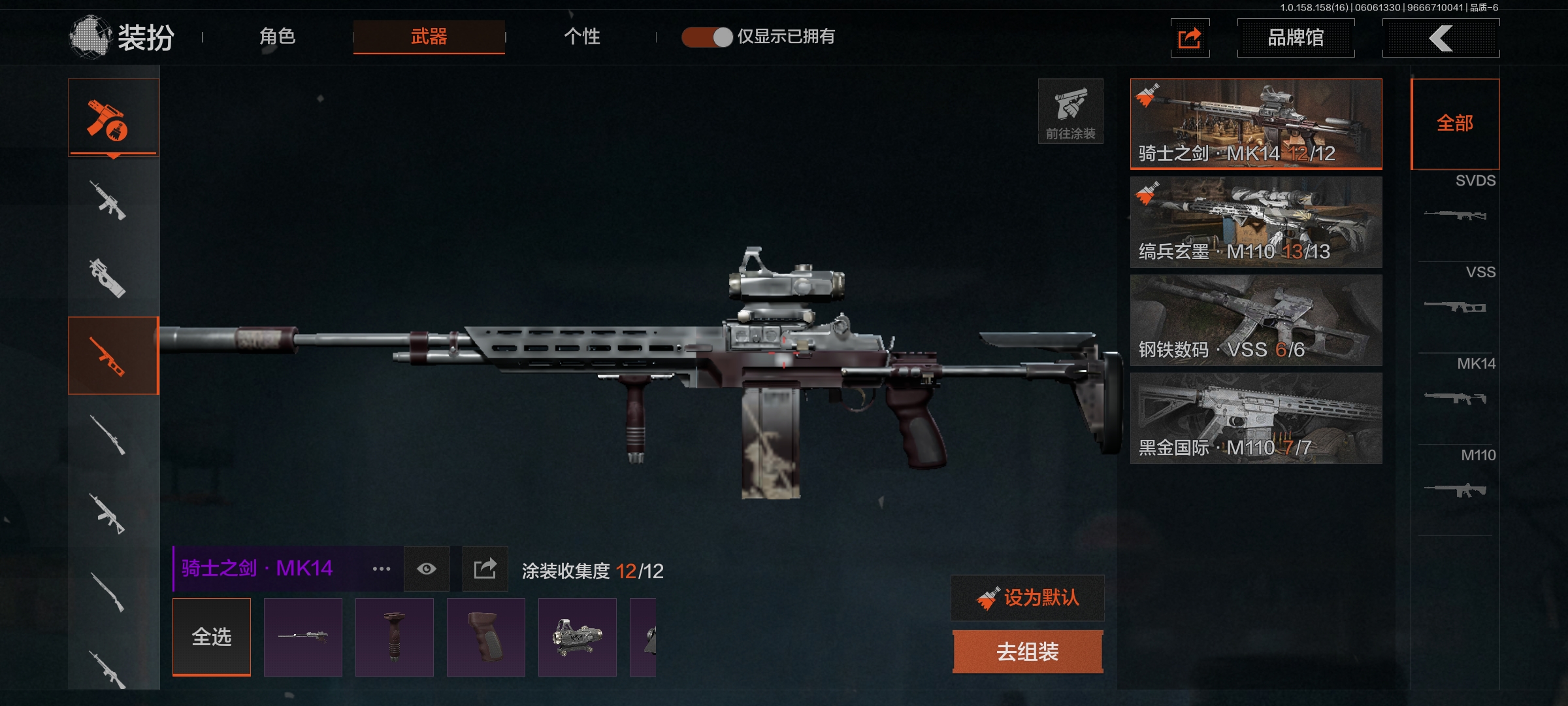The image size is (1568, 706).
Task: Choose the 缟兵玄墨 M110 skin card
Action: click(x=1256, y=222)
